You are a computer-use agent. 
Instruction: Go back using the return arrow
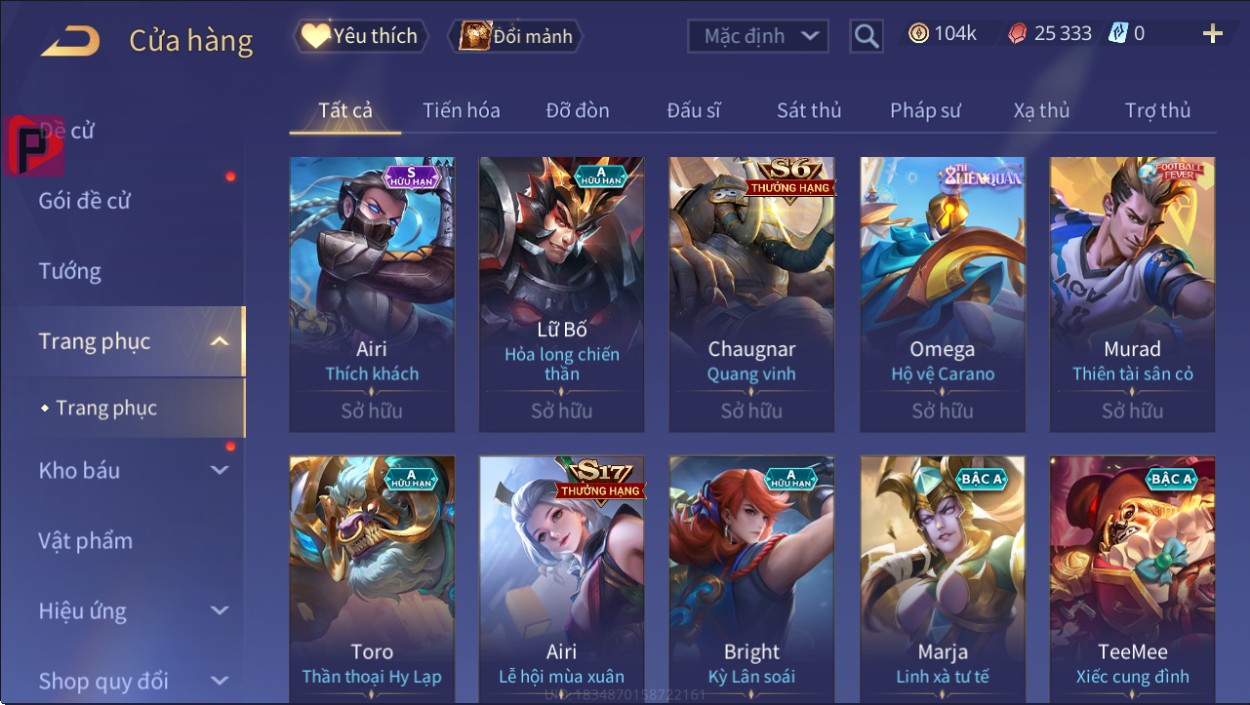pos(71,41)
